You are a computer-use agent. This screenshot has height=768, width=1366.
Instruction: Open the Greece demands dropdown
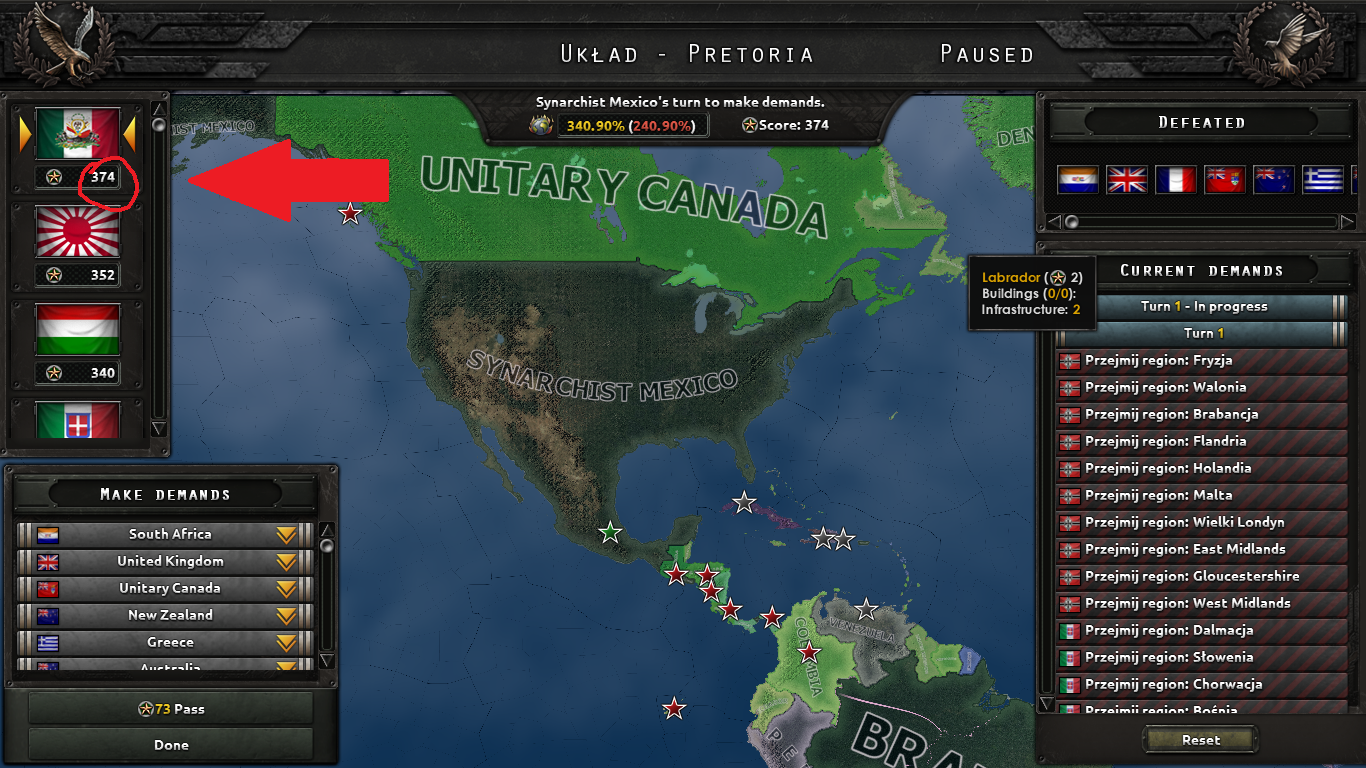287,642
